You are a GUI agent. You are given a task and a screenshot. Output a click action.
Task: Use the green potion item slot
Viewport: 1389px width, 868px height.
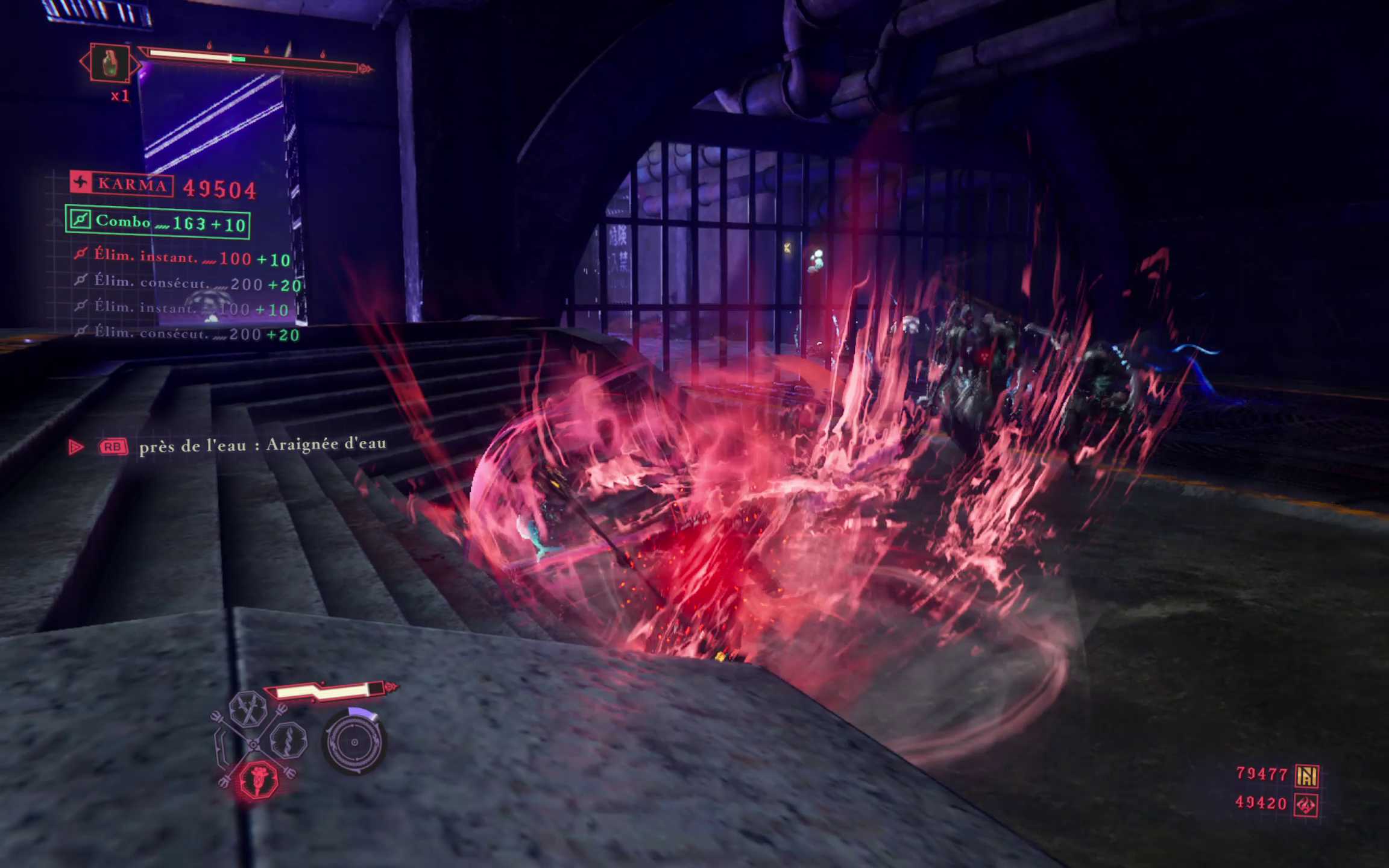coord(110,63)
